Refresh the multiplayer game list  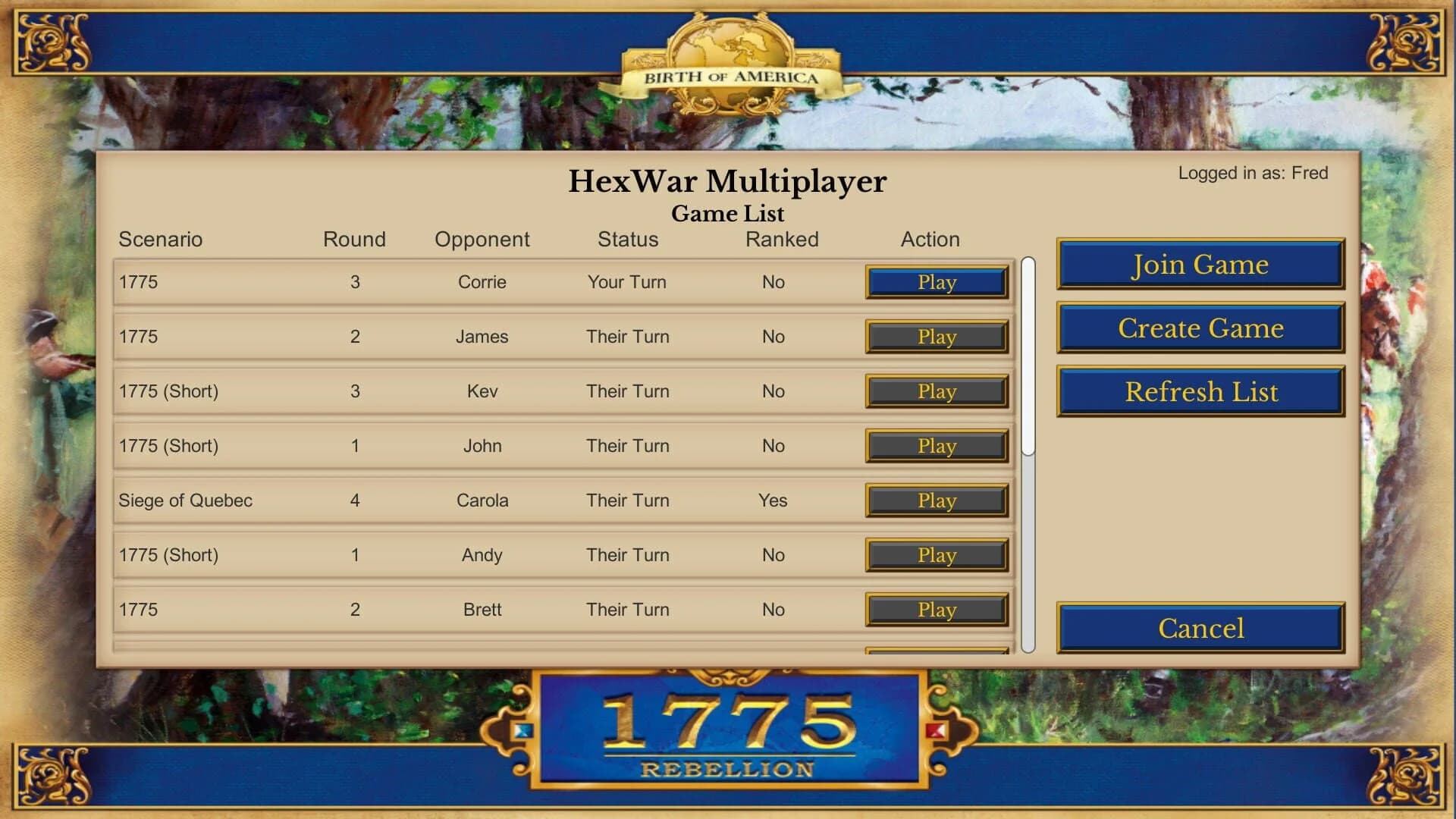(x=1200, y=391)
